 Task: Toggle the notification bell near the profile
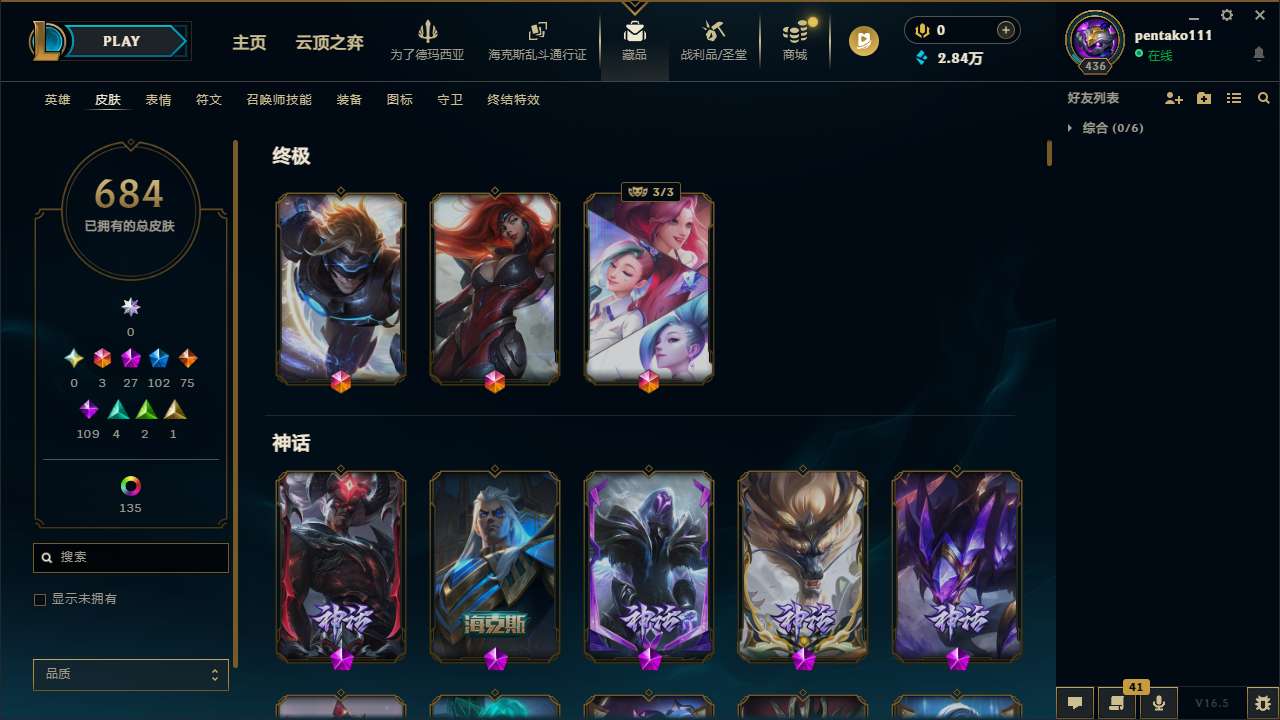coord(1258,51)
